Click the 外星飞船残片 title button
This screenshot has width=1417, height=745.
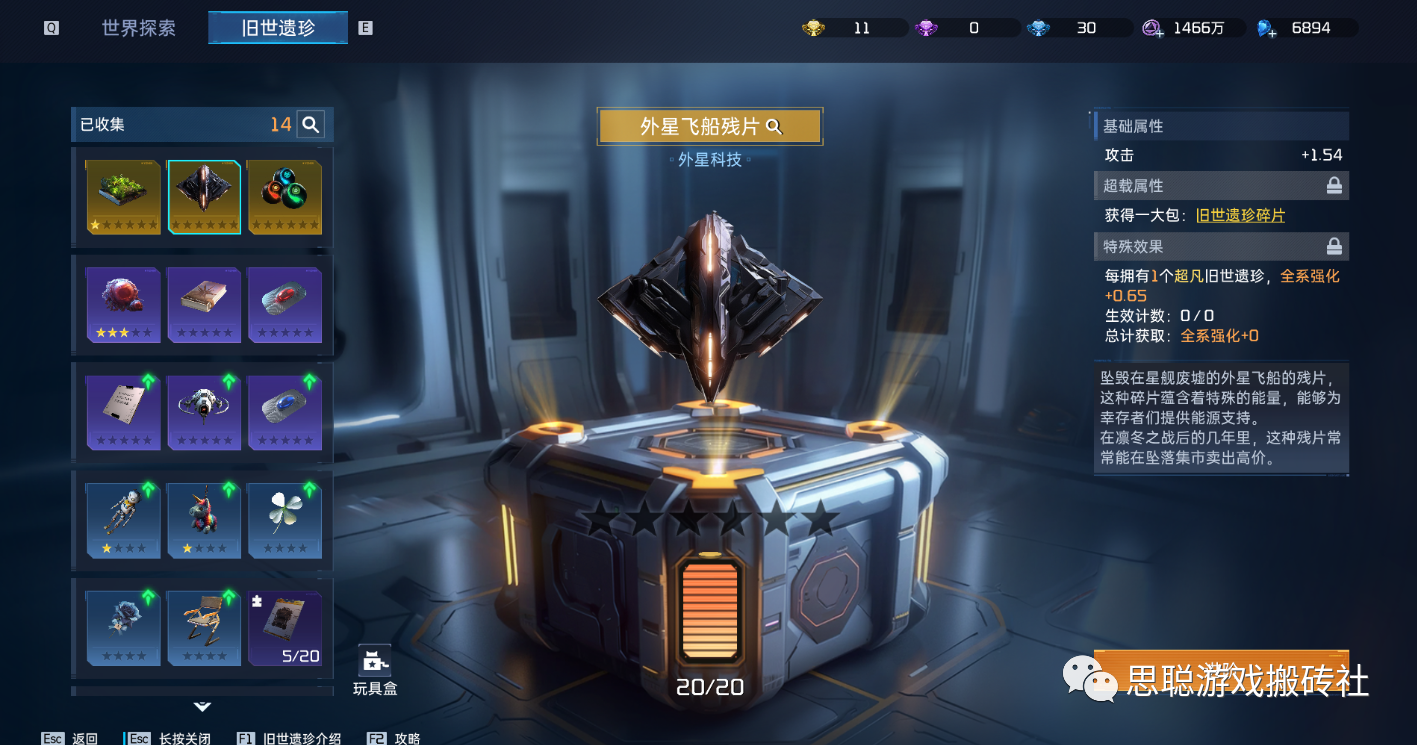tap(709, 126)
